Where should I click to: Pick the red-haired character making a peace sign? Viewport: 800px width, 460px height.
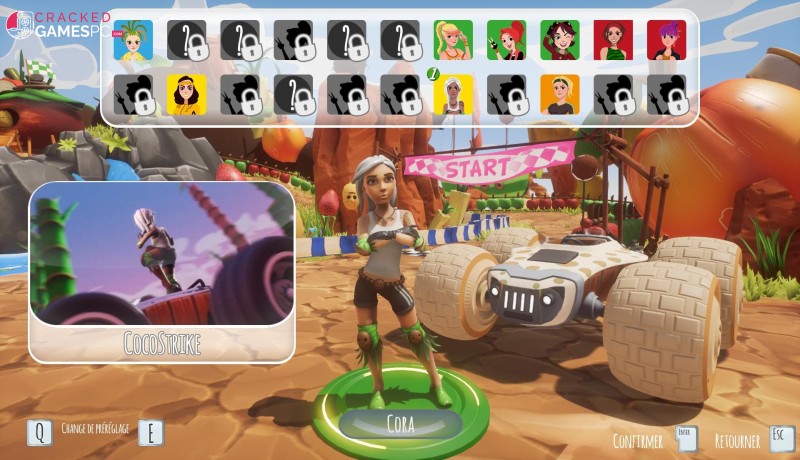click(507, 41)
